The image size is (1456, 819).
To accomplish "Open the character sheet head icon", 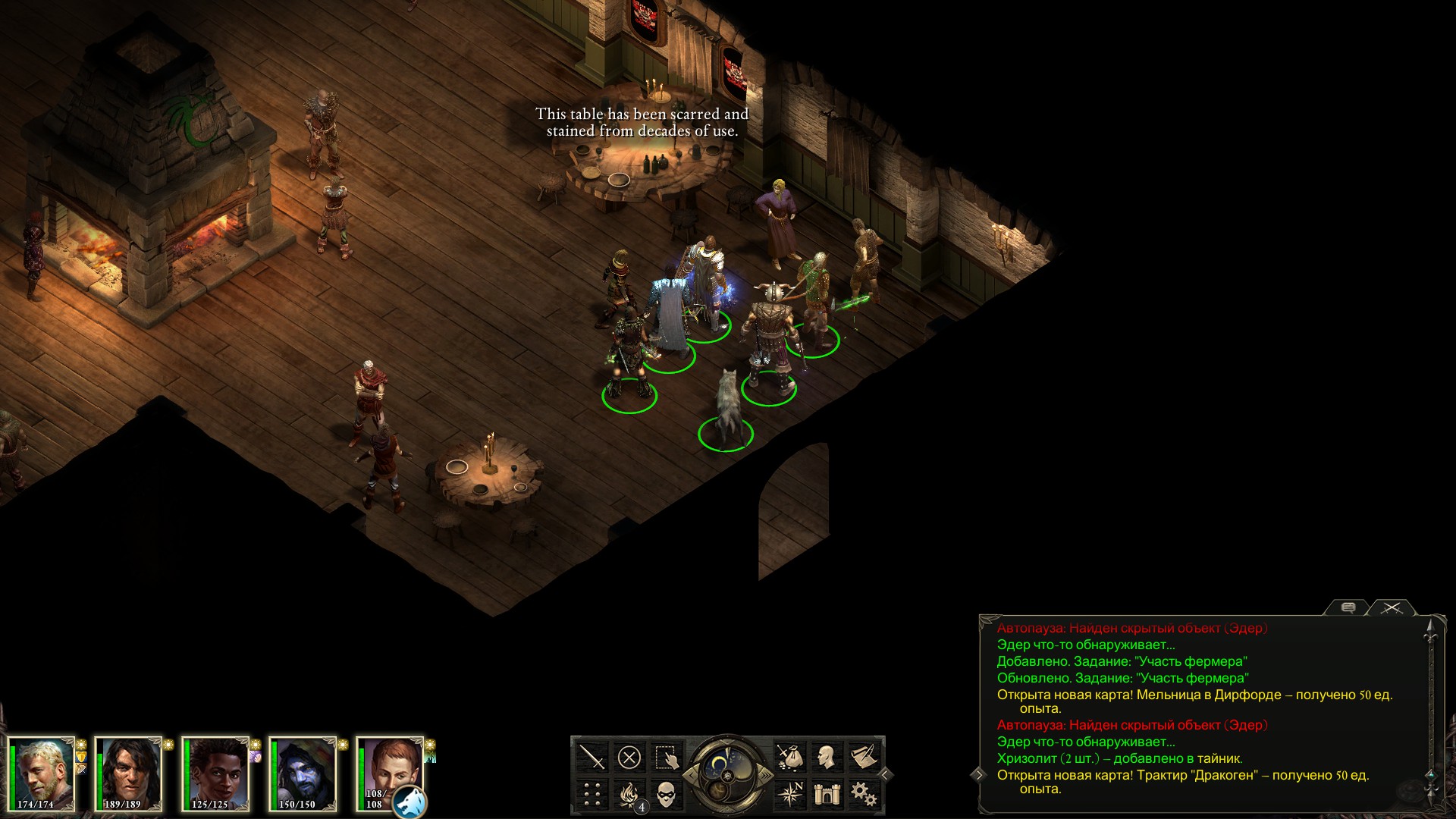I will tap(827, 757).
